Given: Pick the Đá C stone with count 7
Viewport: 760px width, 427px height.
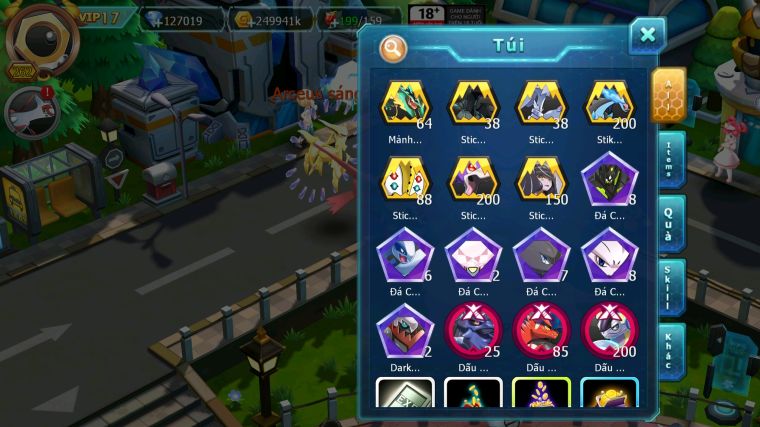Looking at the screenshot, I should pos(540,255).
